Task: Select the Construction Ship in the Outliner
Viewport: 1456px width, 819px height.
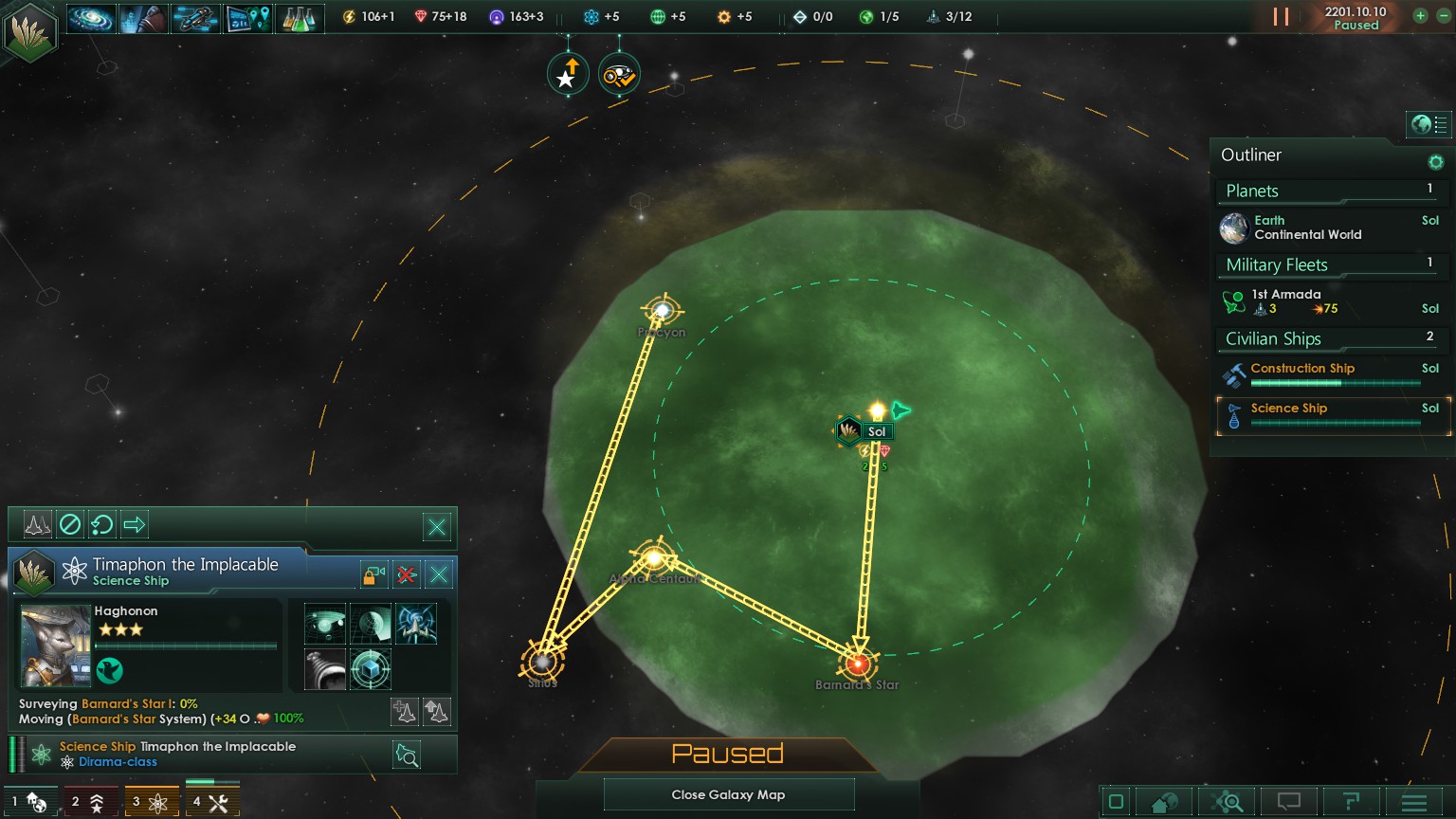Action: tap(1327, 373)
